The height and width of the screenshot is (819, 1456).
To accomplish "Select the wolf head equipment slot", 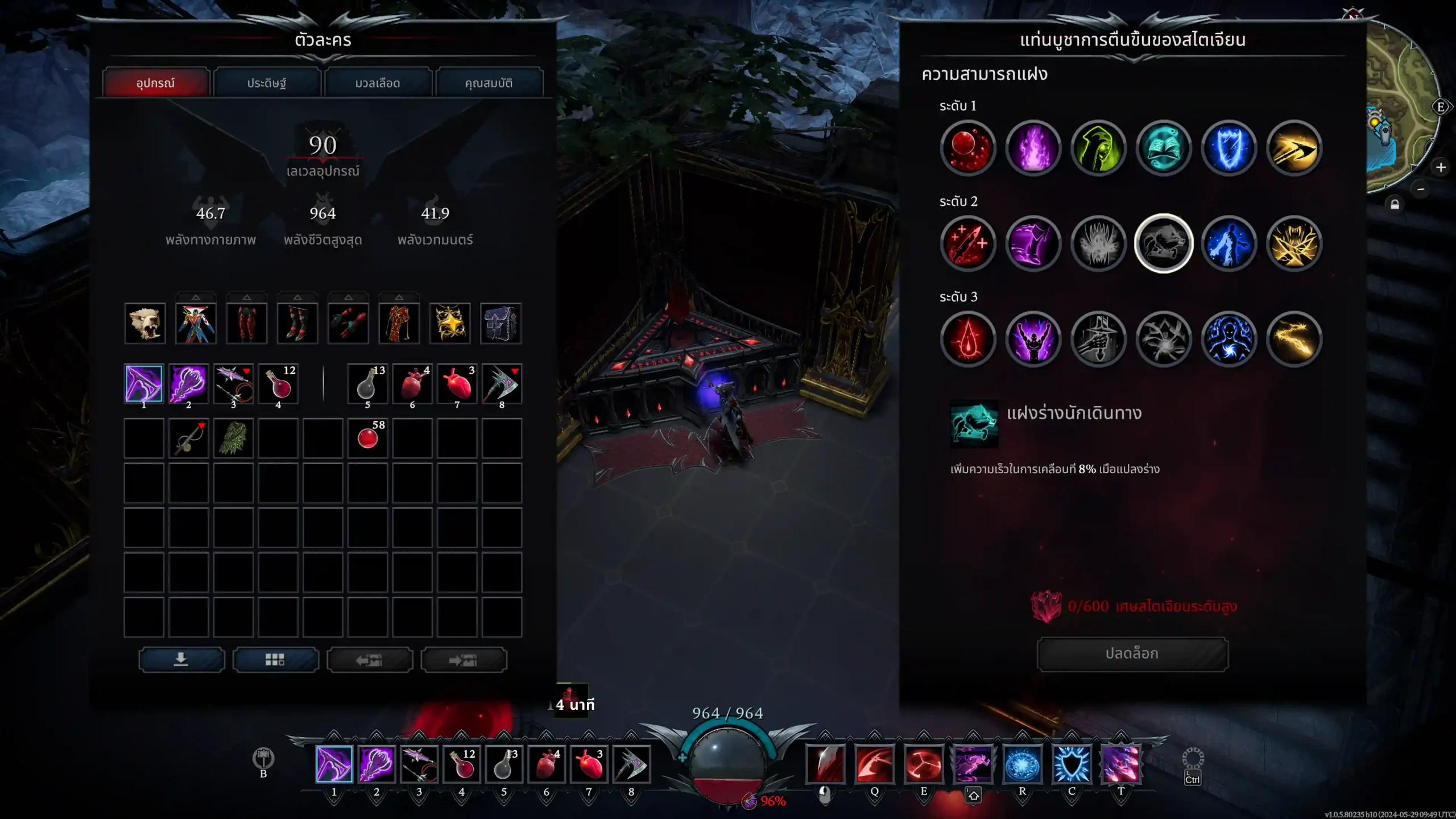I will point(145,324).
